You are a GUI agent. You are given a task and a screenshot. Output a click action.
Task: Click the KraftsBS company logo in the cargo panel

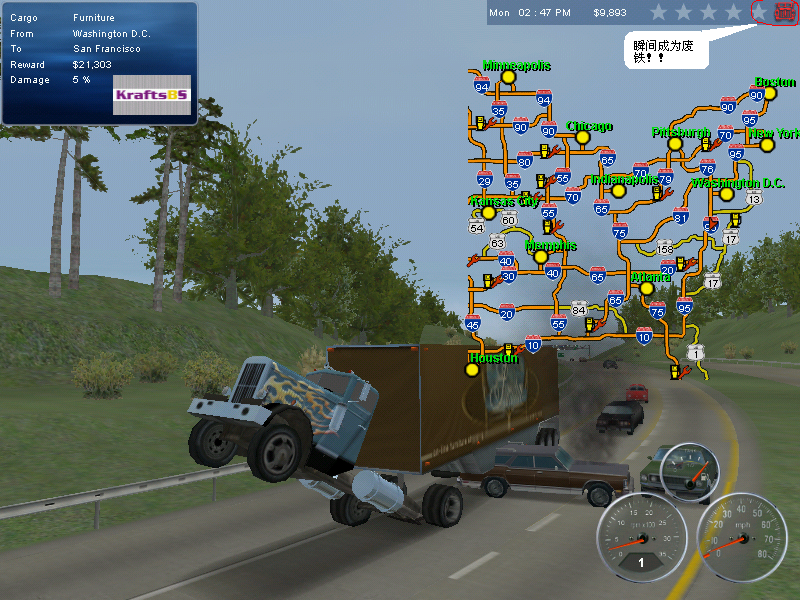(151, 94)
